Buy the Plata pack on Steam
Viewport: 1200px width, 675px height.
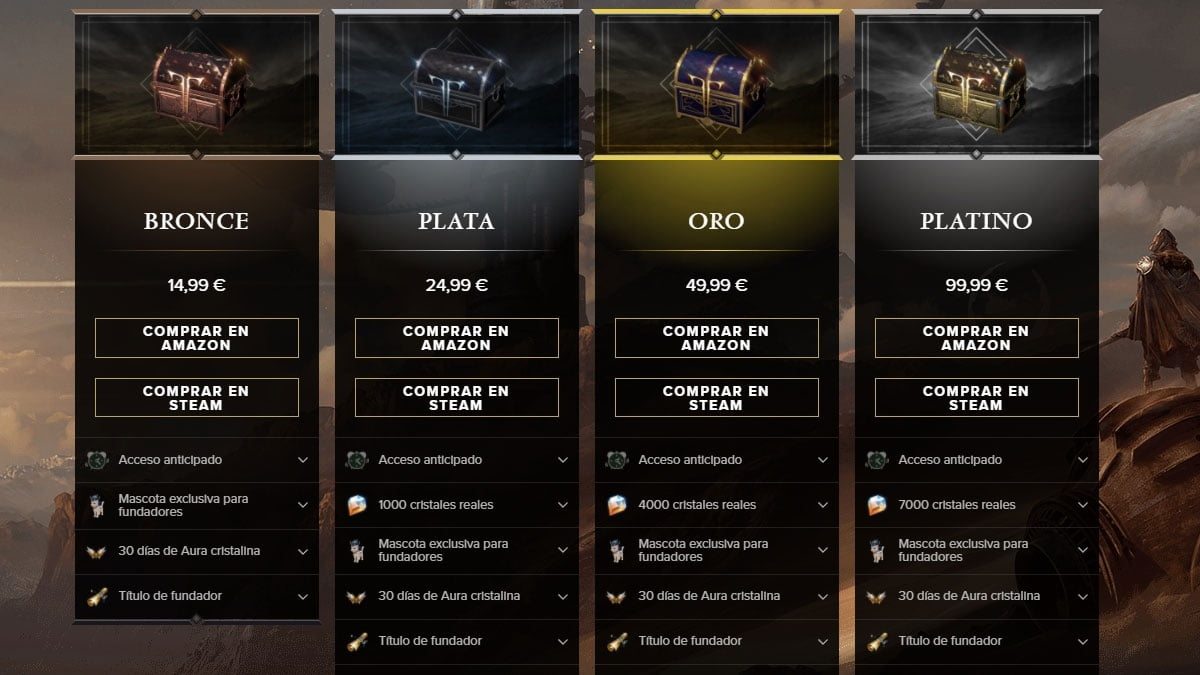click(457, 398)
